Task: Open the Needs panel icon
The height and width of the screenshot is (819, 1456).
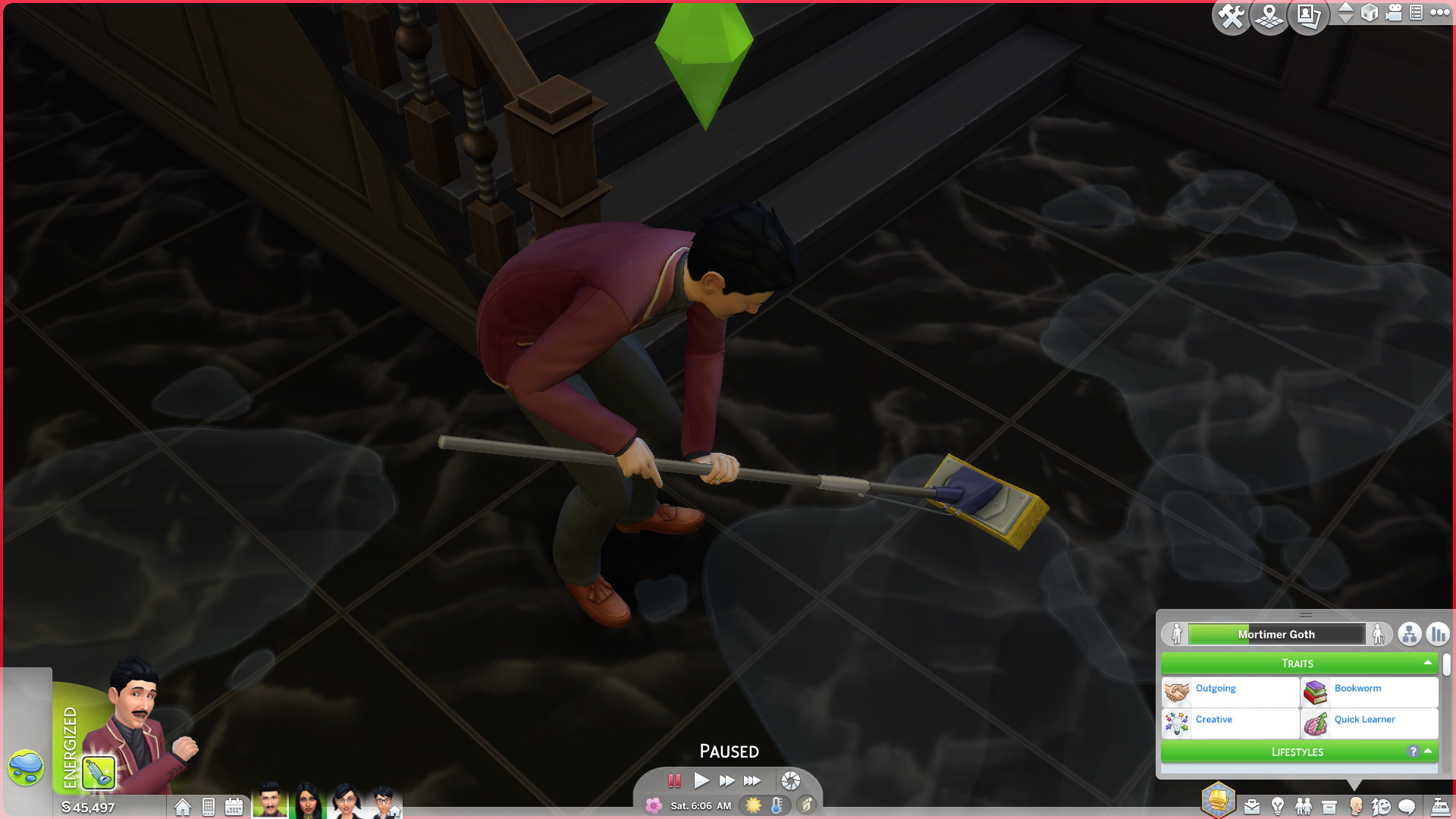Action: 1382,805
